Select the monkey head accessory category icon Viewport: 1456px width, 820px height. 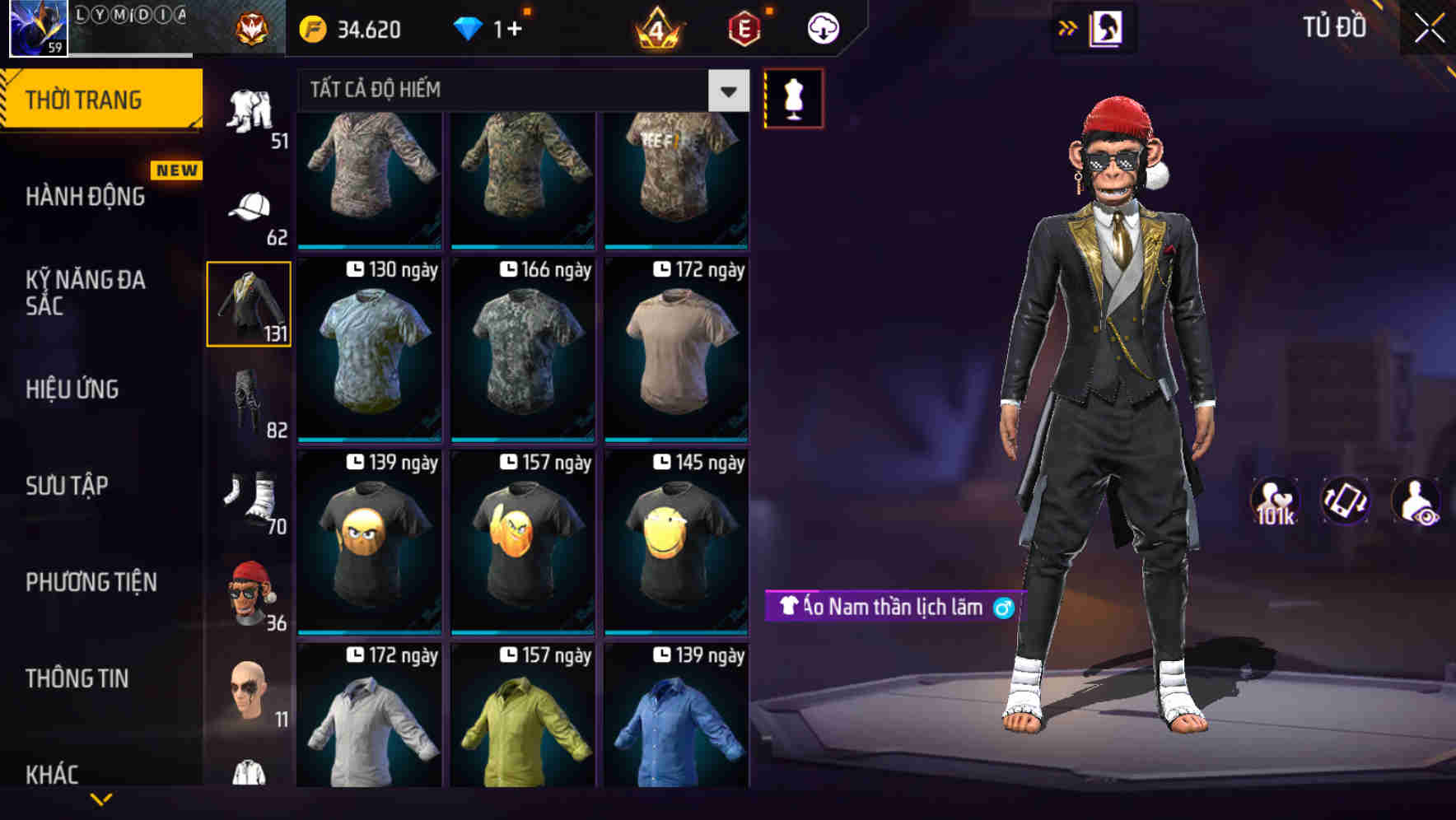[x=250, y=591]
